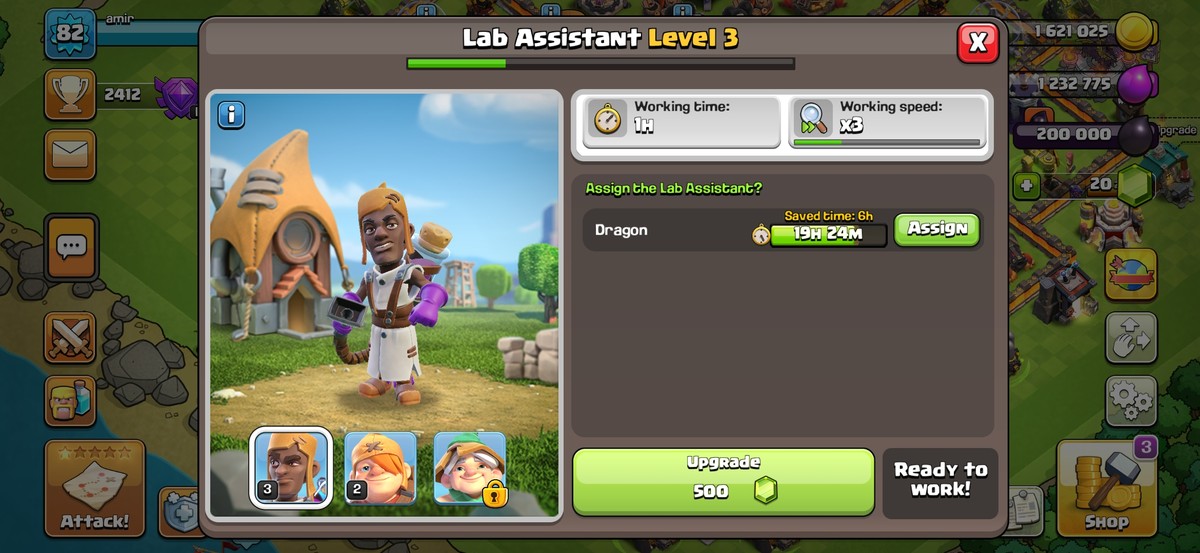The image size is (1200, 553).
Task: Start an Attack from the map button
Action: pyautogui.click(x=94, y=488)
